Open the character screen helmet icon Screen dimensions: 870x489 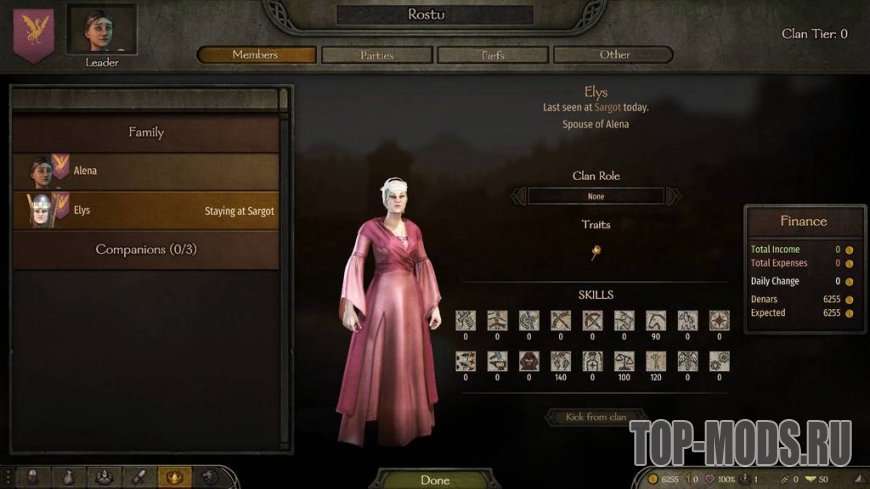point(33,477)
